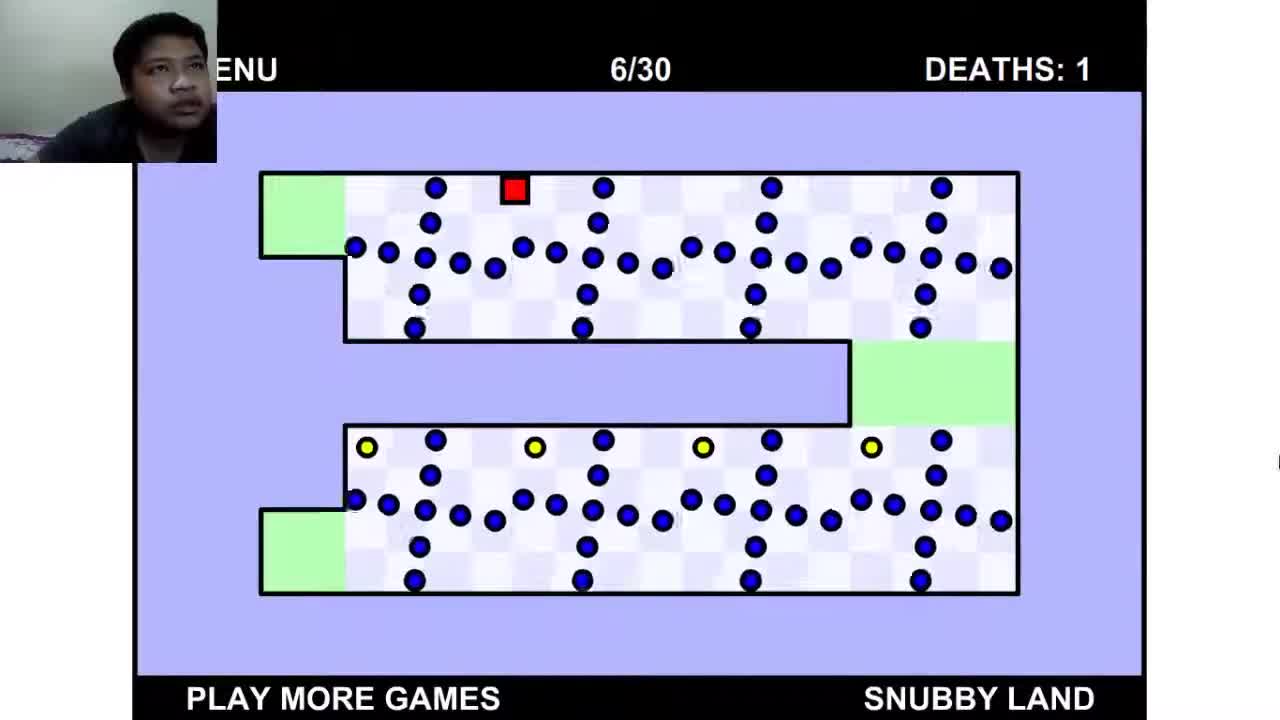
Task: Click the leftmost yellow coin
Action: pos(366,448)
